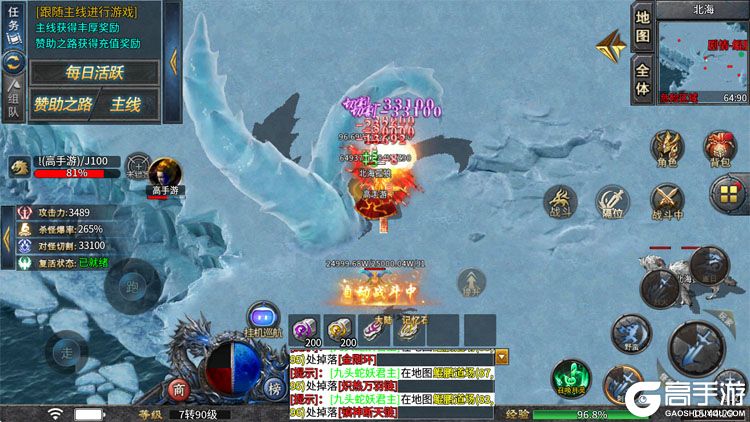Use the 记忆石 memory stone slot
The height and width of the screenshot is (422, 750).
click(408, 330)
